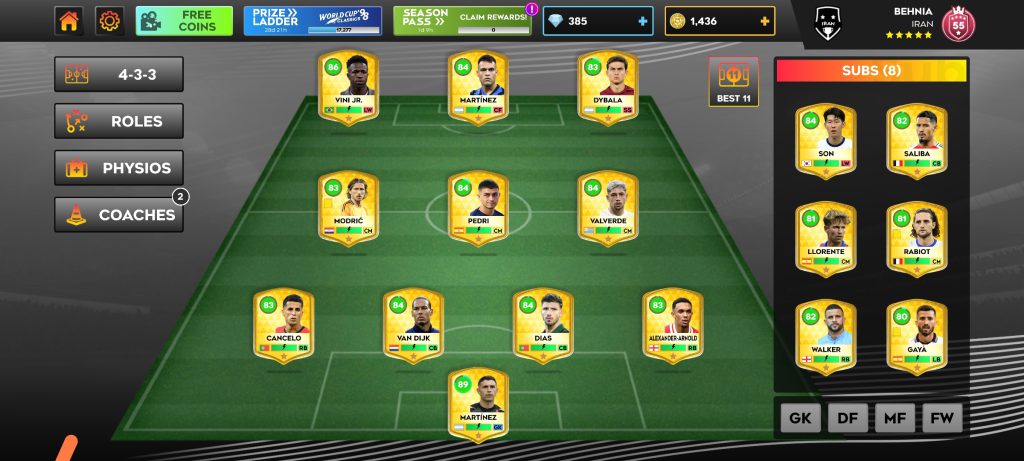
Task: Filter substitutes by GK
Action: point(800,419)
